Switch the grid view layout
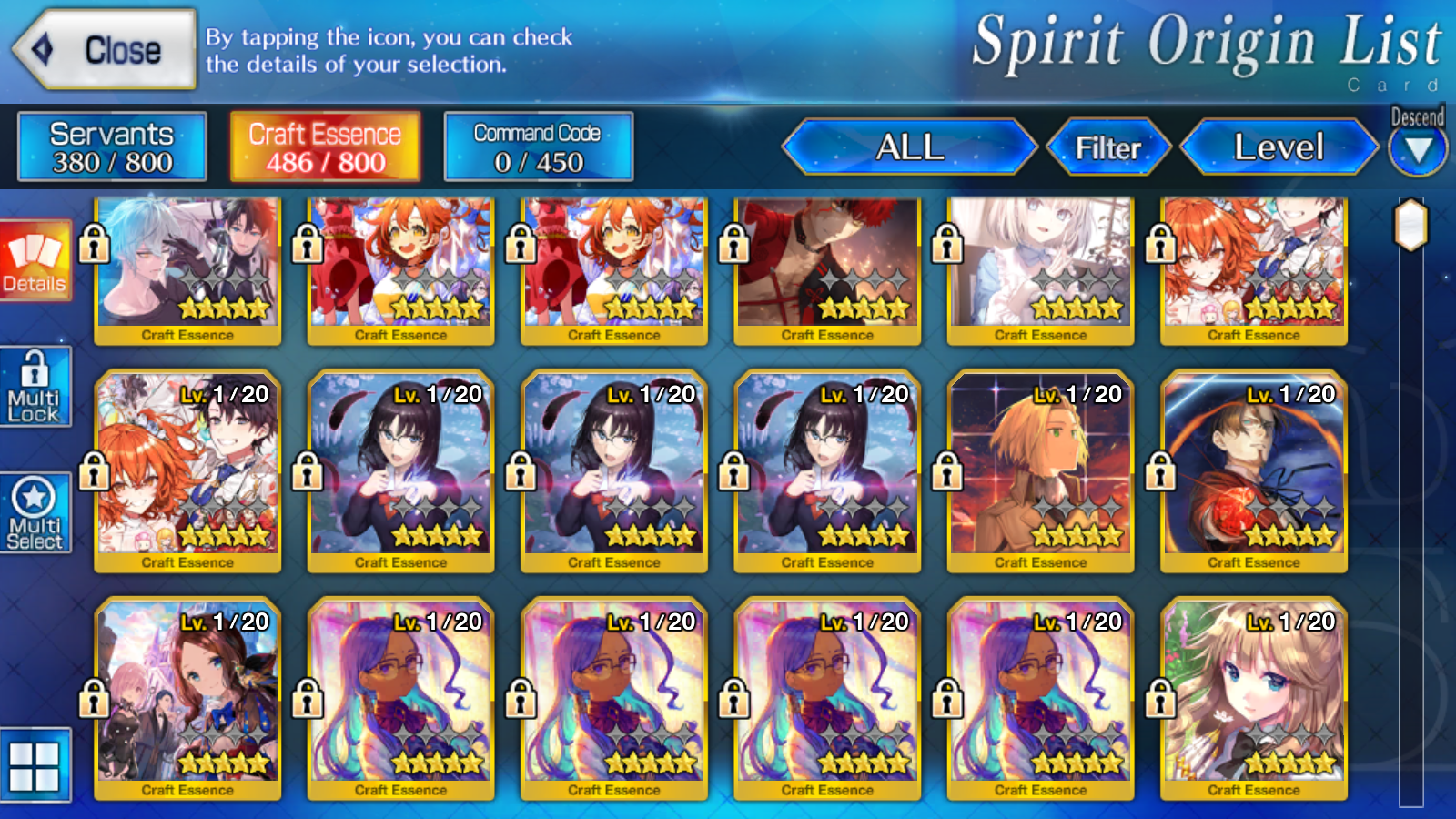Viewport: 1456px width, 819px height. pos(35,765)
